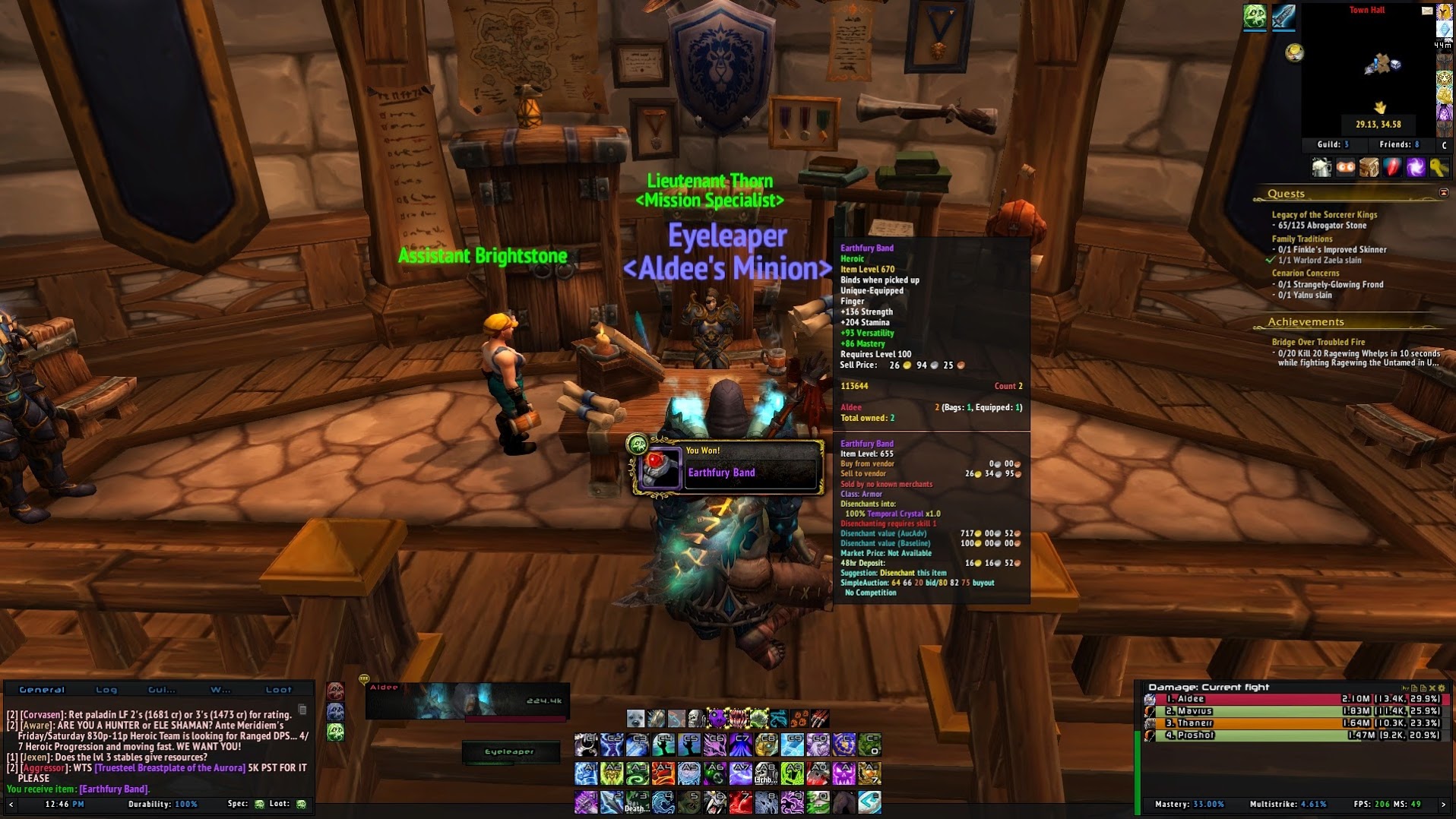The width and height of the screenshot is (1456, 819).
Task: Switch to the General chat tab
Action: pos(42,690)
